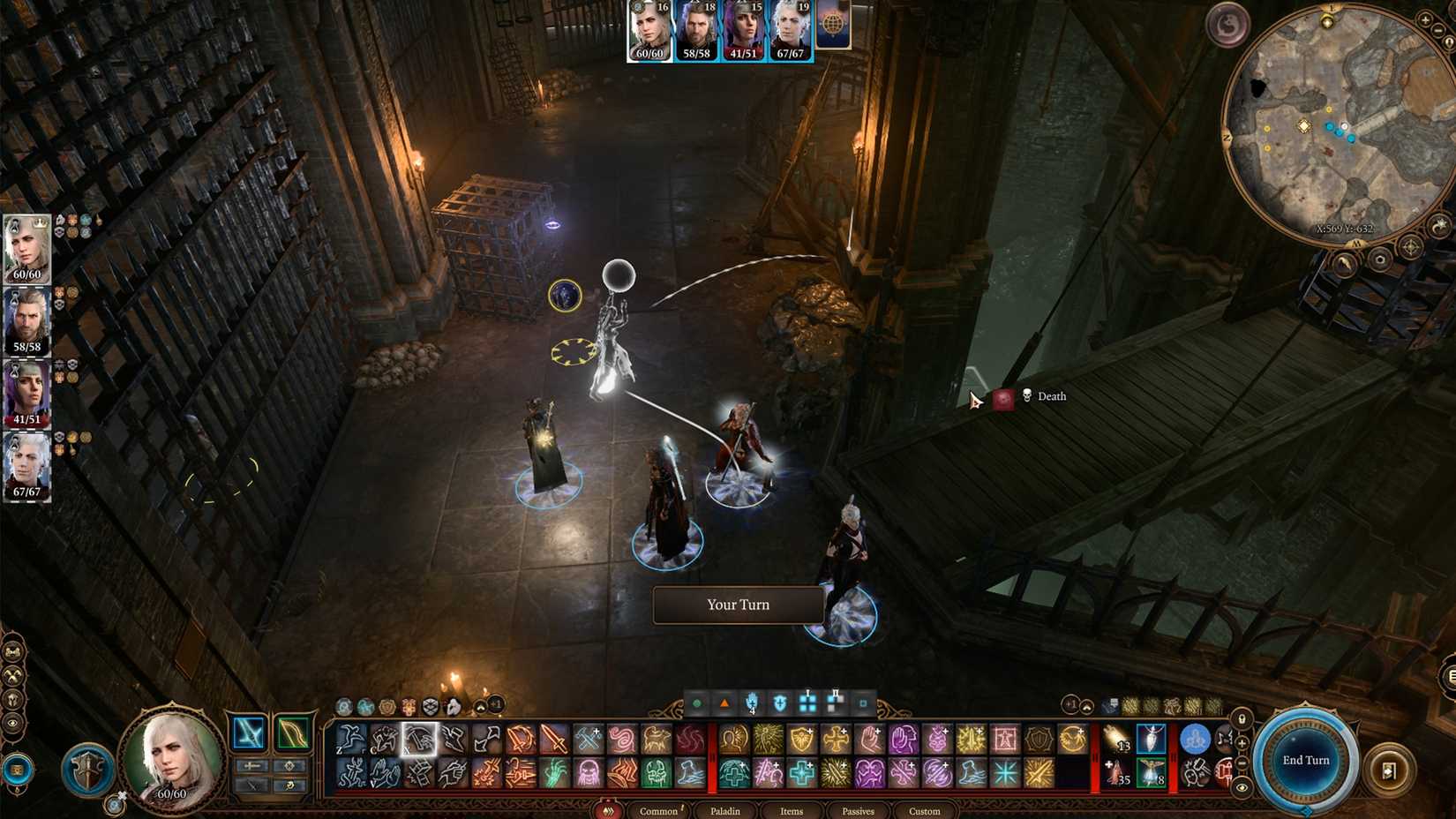Toggle the eye icon at the hotbar's right edge

(1242, 787)
